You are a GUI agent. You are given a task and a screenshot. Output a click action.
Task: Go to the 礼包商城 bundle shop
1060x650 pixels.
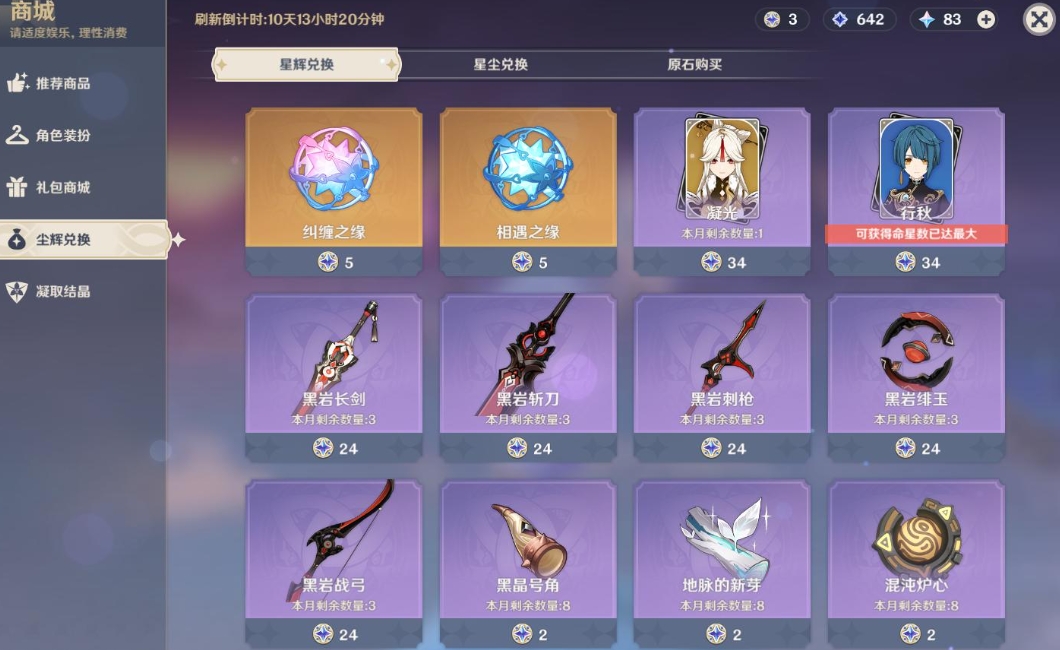62,188
